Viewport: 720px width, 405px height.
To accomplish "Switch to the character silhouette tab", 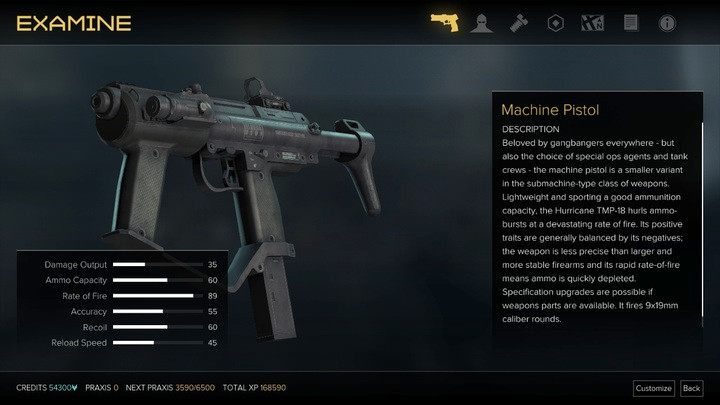I will tap(481, 22).
